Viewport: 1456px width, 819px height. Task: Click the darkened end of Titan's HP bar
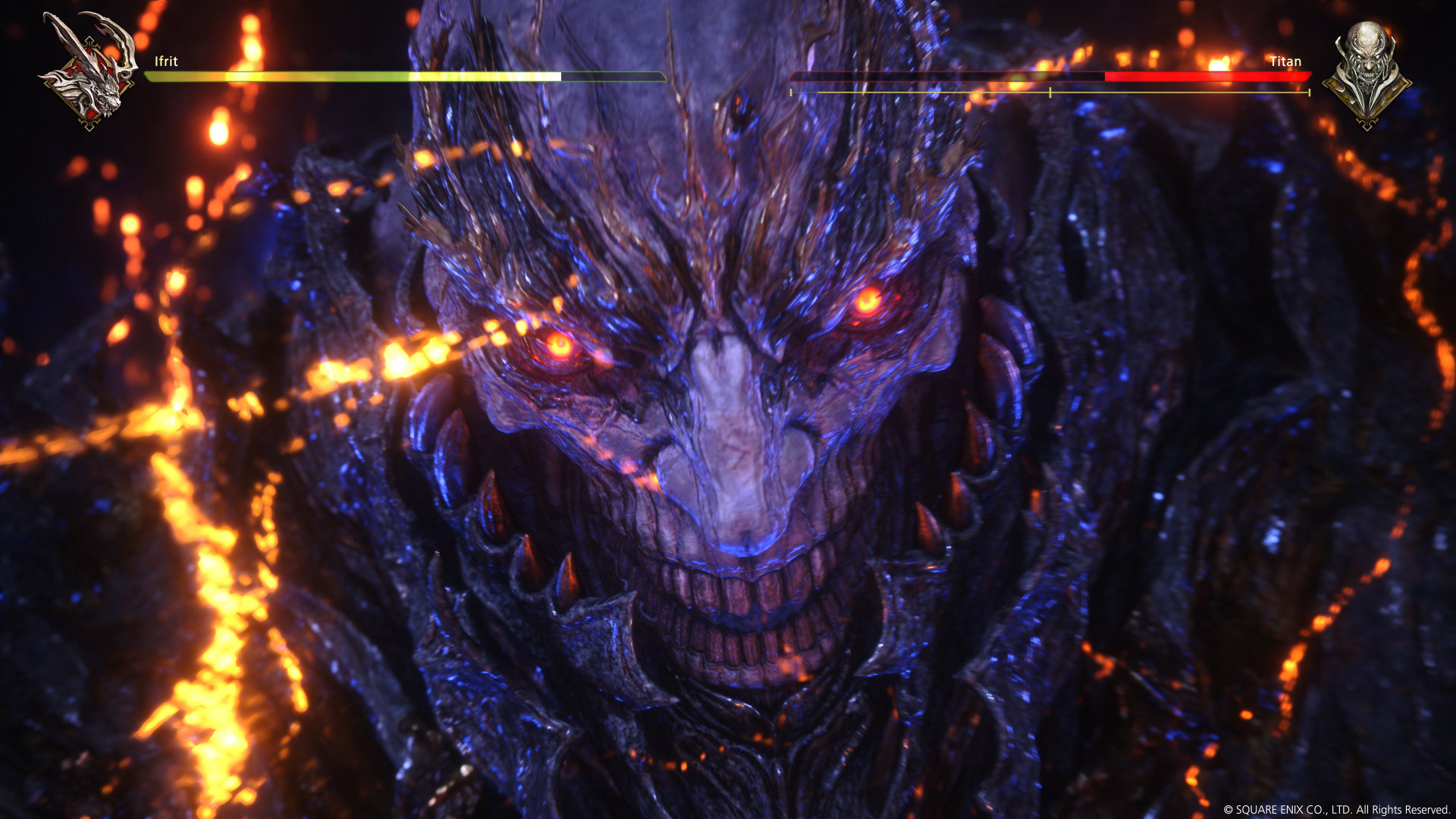tap(910, 77)
